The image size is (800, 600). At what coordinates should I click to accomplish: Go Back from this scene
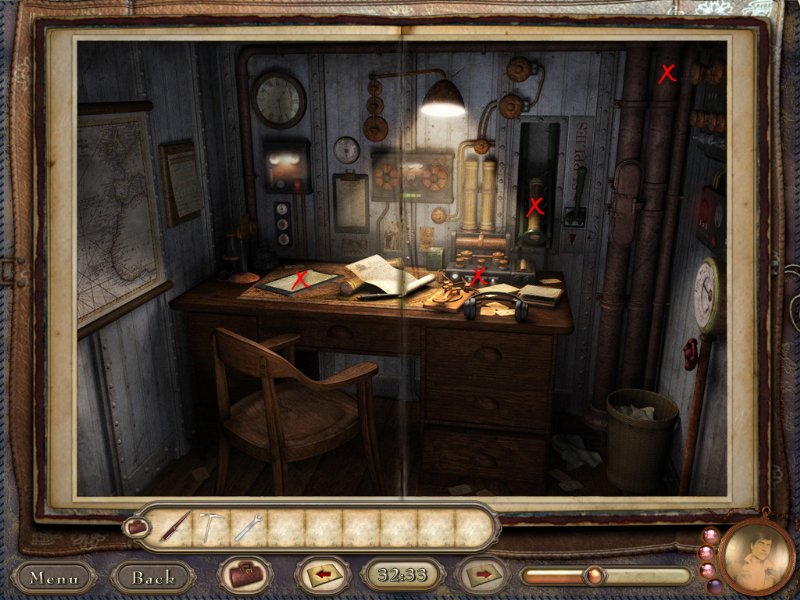tap(153, 577)
